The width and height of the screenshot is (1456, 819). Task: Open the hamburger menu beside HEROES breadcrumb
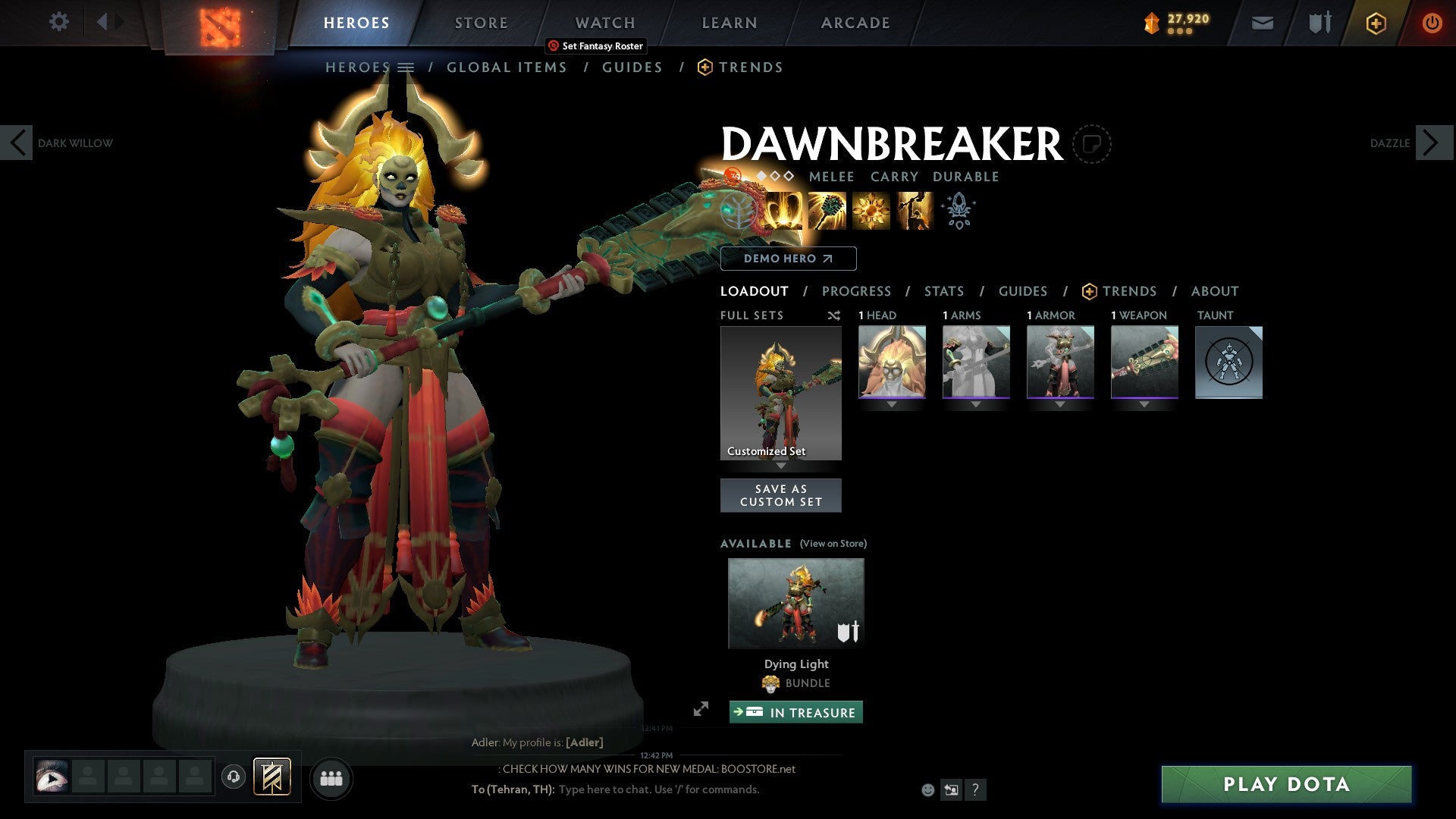tap(406, 67)
